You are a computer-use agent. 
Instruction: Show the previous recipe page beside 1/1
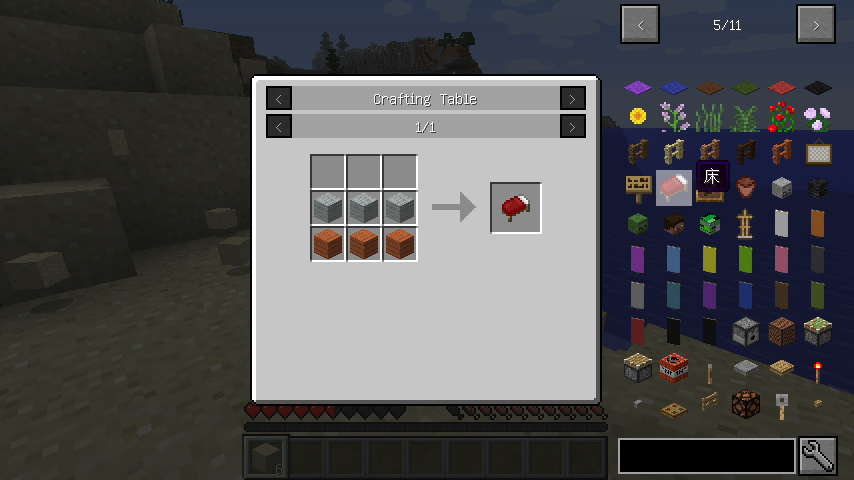tap(279, 127)
